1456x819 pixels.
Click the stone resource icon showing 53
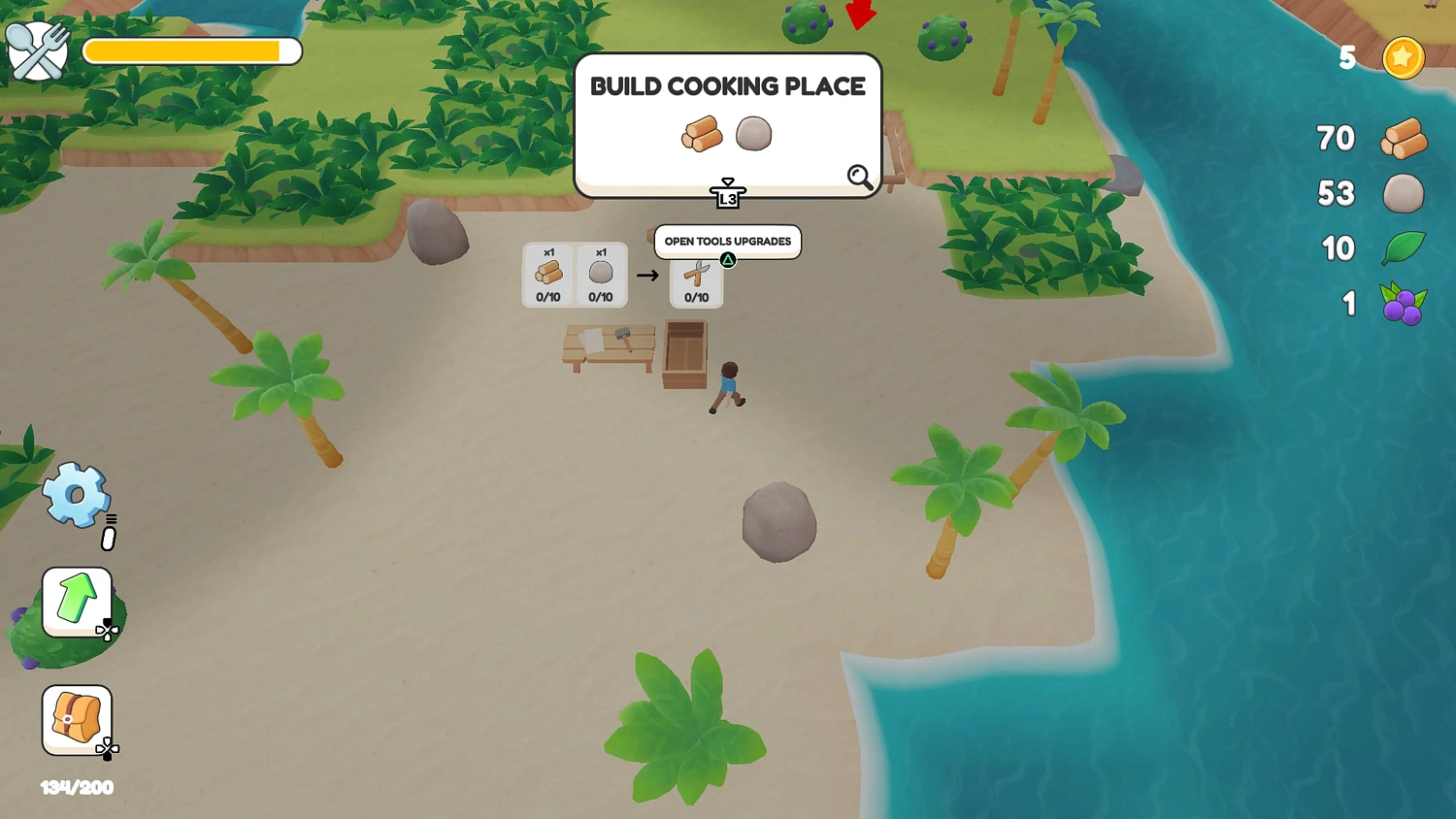click(x=1404, y=193)
